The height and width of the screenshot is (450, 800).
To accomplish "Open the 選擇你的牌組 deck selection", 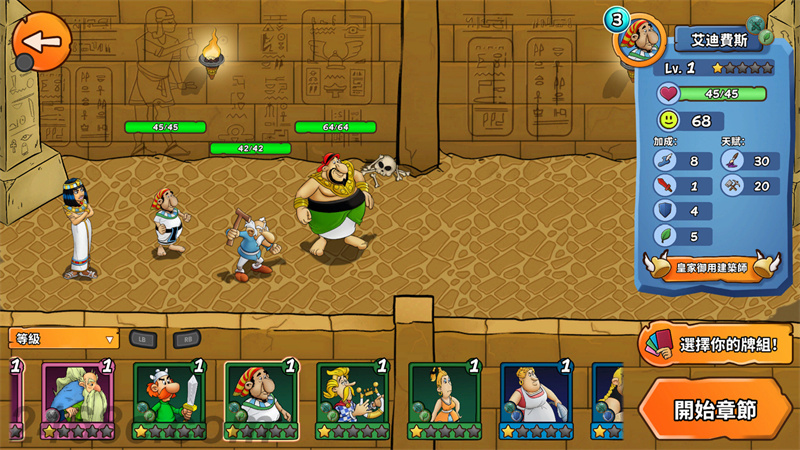I will point(718,346).
